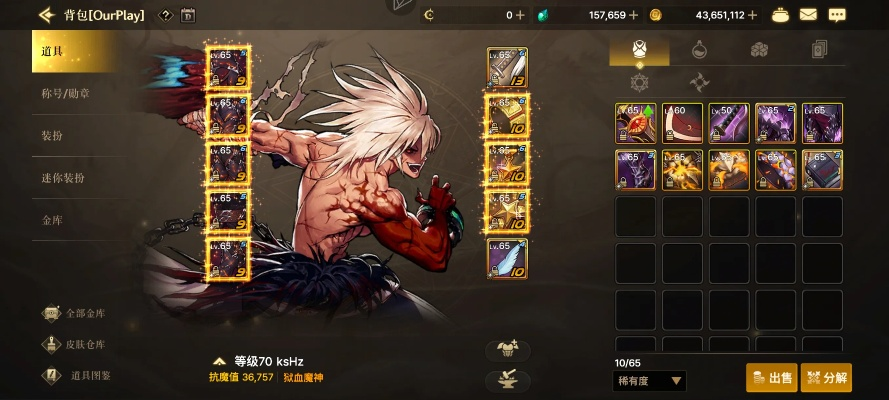Switch to the cubes materials tab
The width and height of the screenshot is (889, 400).
[759, 49]
